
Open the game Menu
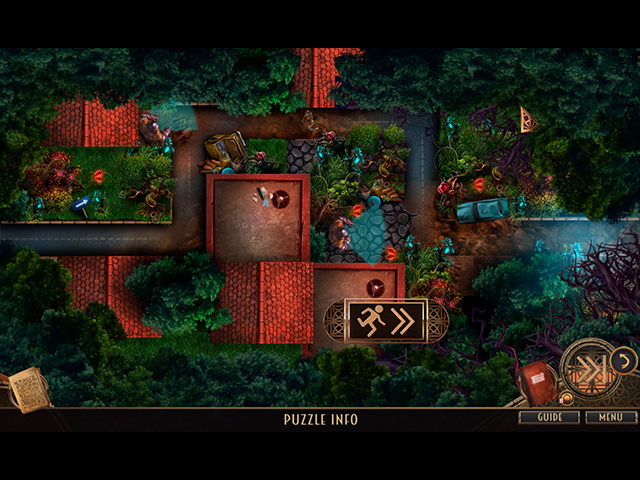(x=610, y=417)
